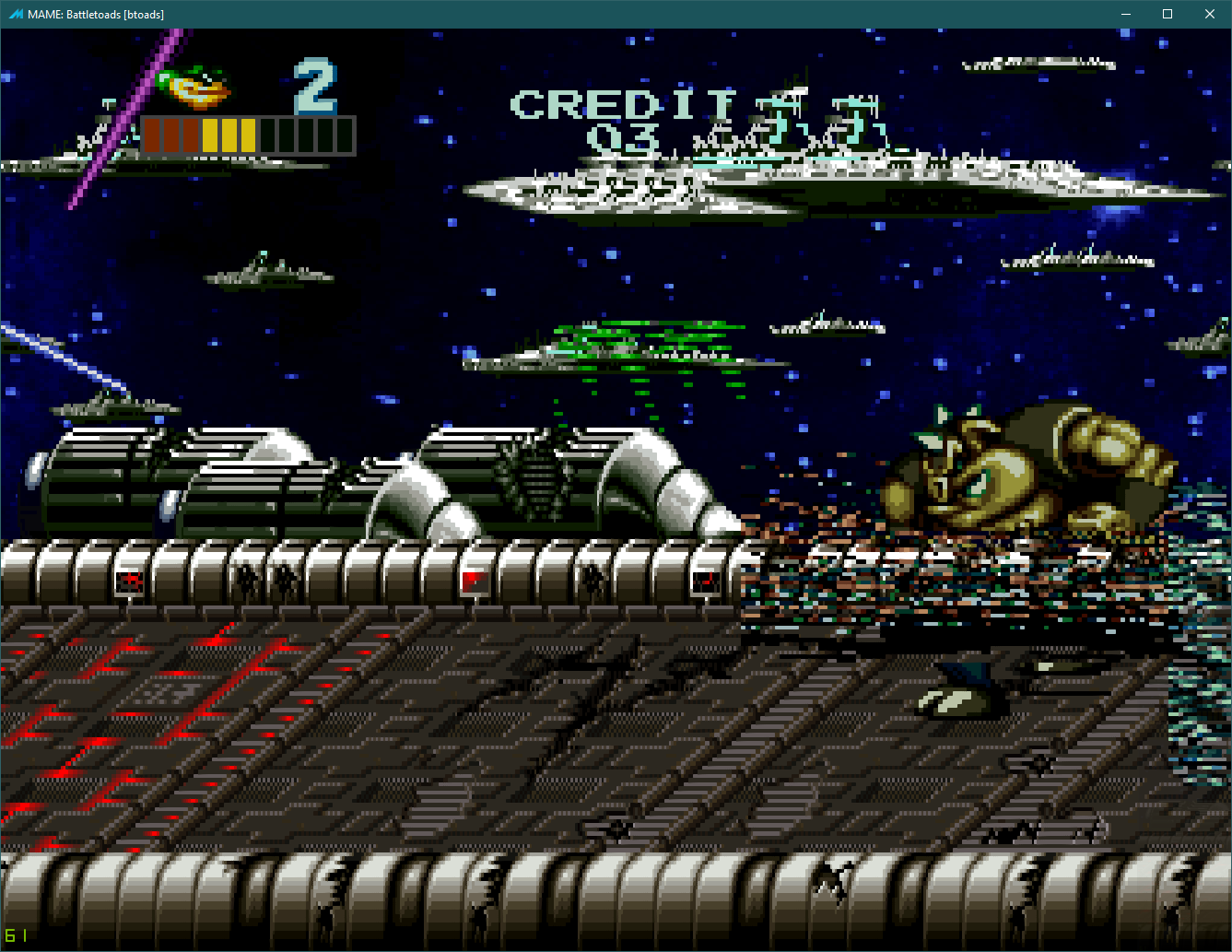This screenshot has width=1232, height=952.
Task: Maximize the MAME emulator window
Action: click(1167, 14)
